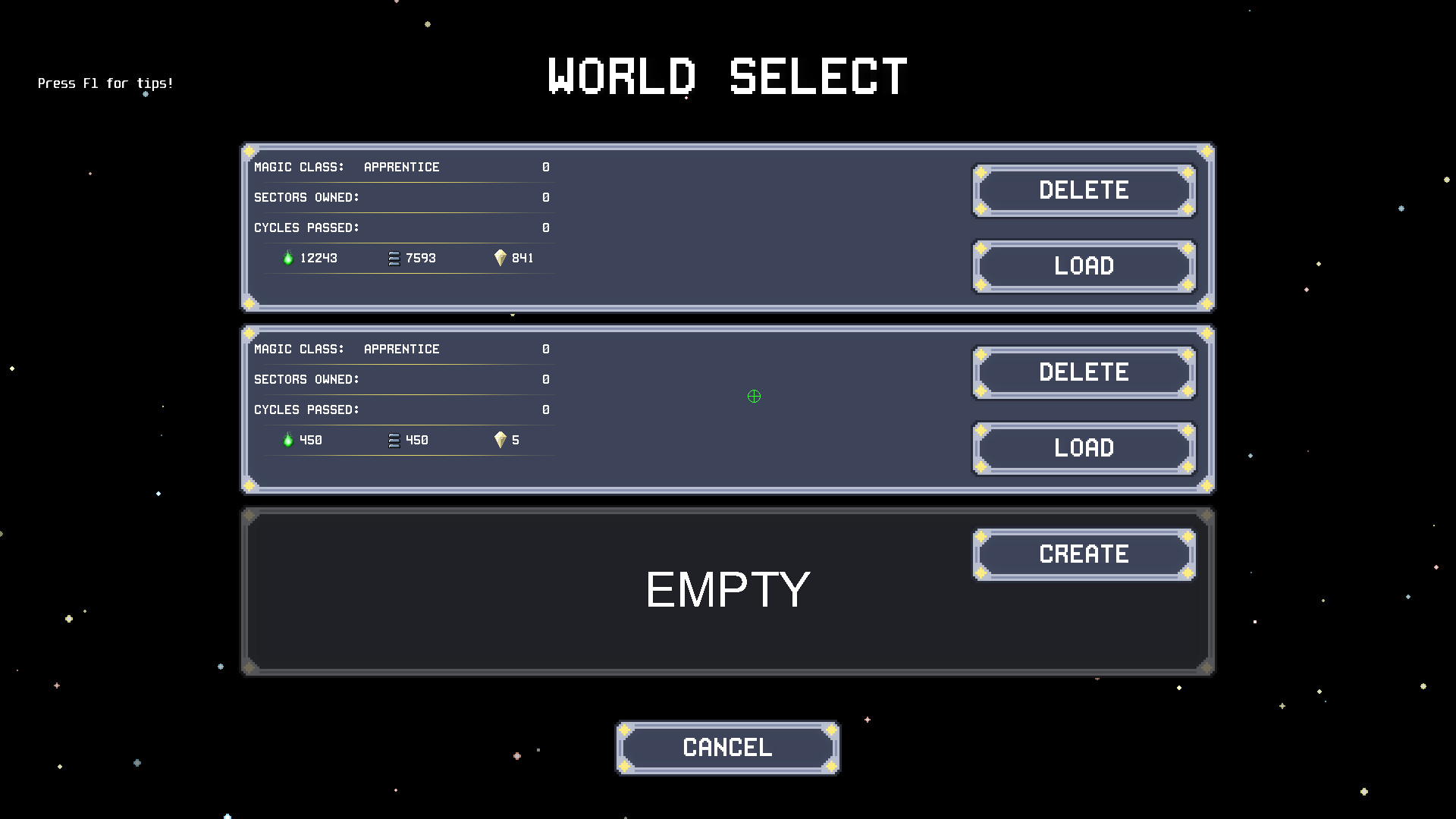Create a new world in the empty slot

coord(1083,554)
